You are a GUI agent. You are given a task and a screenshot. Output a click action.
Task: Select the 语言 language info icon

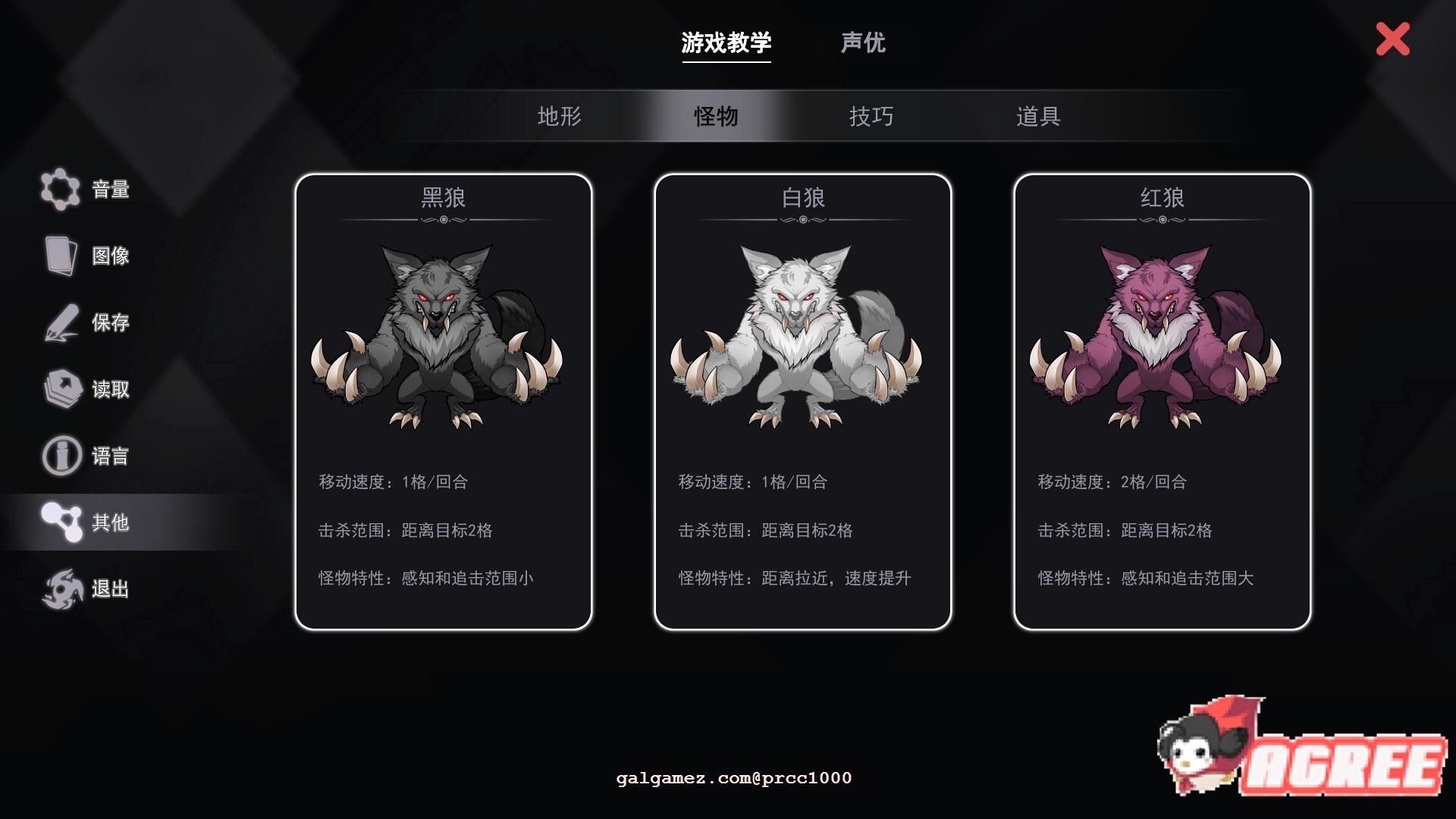[x=61, y=456]
